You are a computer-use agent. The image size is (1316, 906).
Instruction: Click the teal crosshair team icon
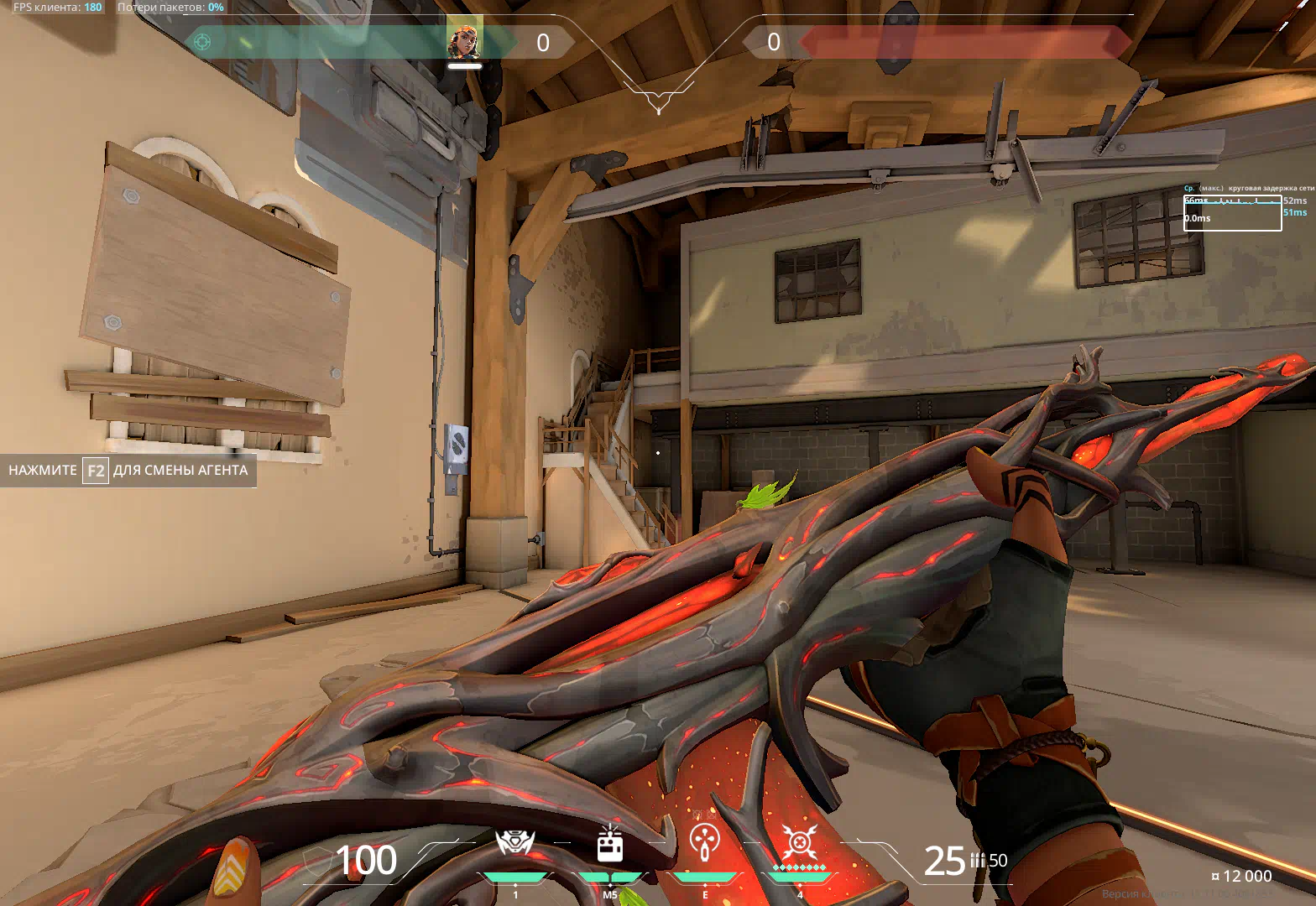point(202,41)
